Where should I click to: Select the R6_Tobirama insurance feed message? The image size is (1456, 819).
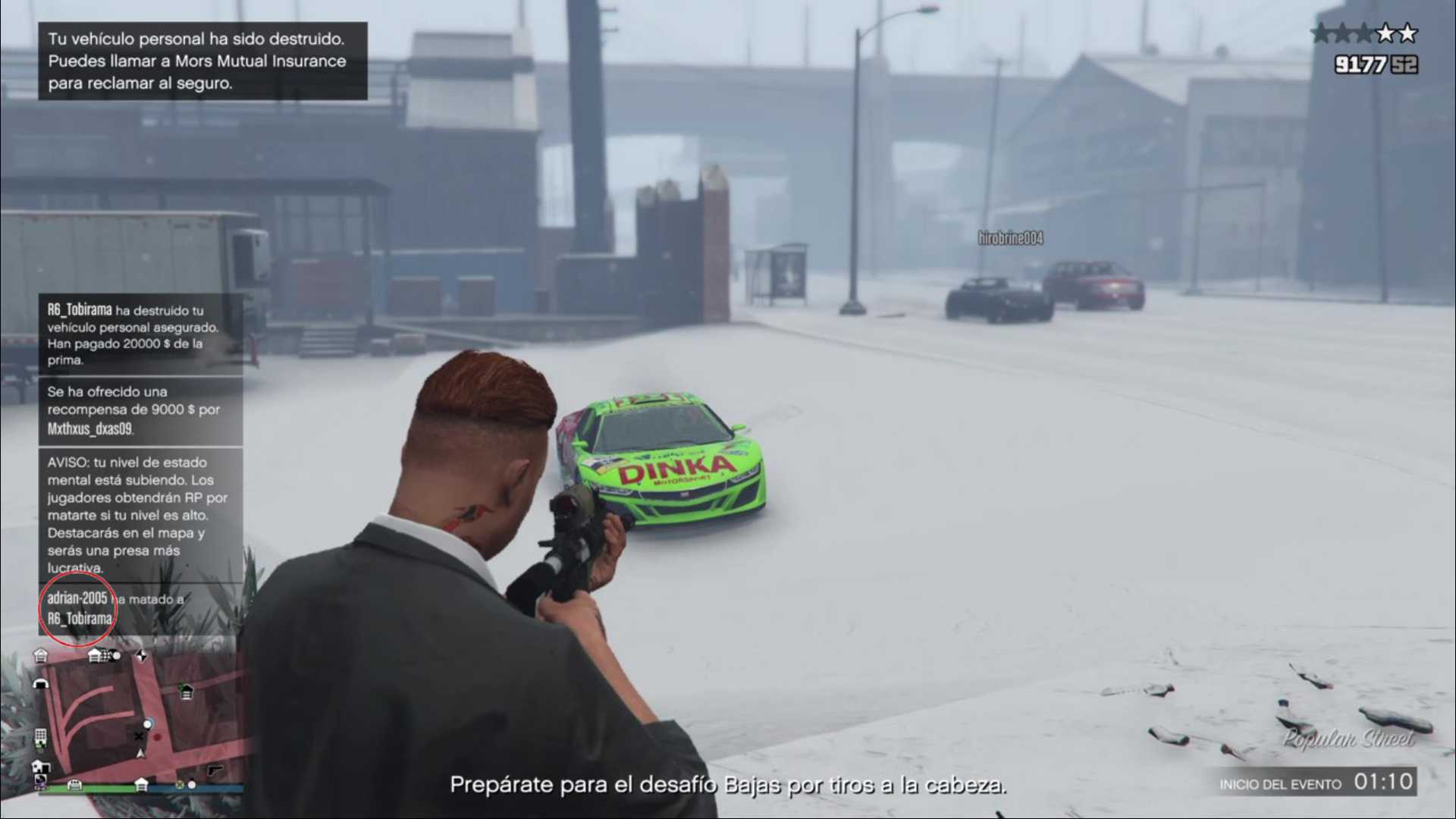pyautogui.click(x=141, y=334)
